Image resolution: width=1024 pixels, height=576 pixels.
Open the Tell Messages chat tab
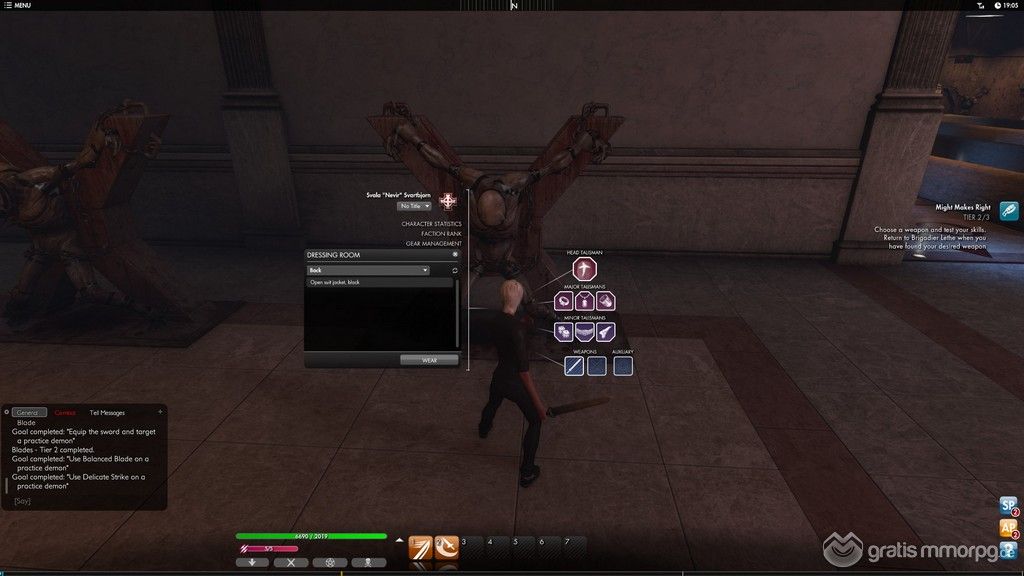click(x=107, y=412)
